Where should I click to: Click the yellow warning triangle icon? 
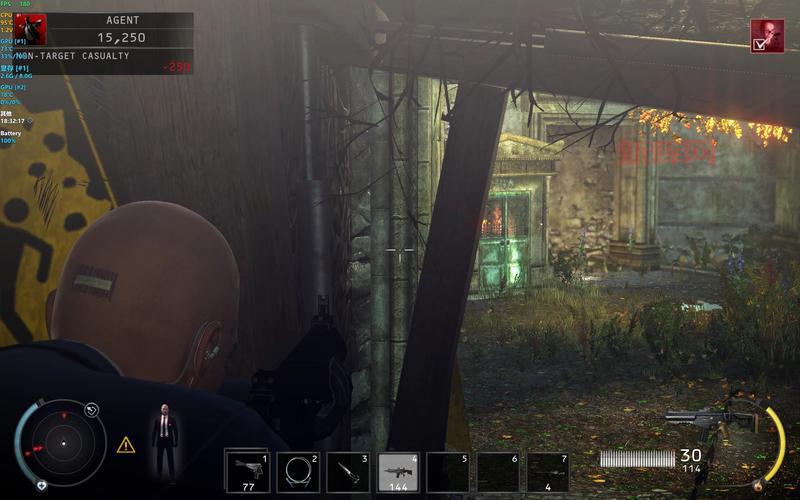(126, 445)
